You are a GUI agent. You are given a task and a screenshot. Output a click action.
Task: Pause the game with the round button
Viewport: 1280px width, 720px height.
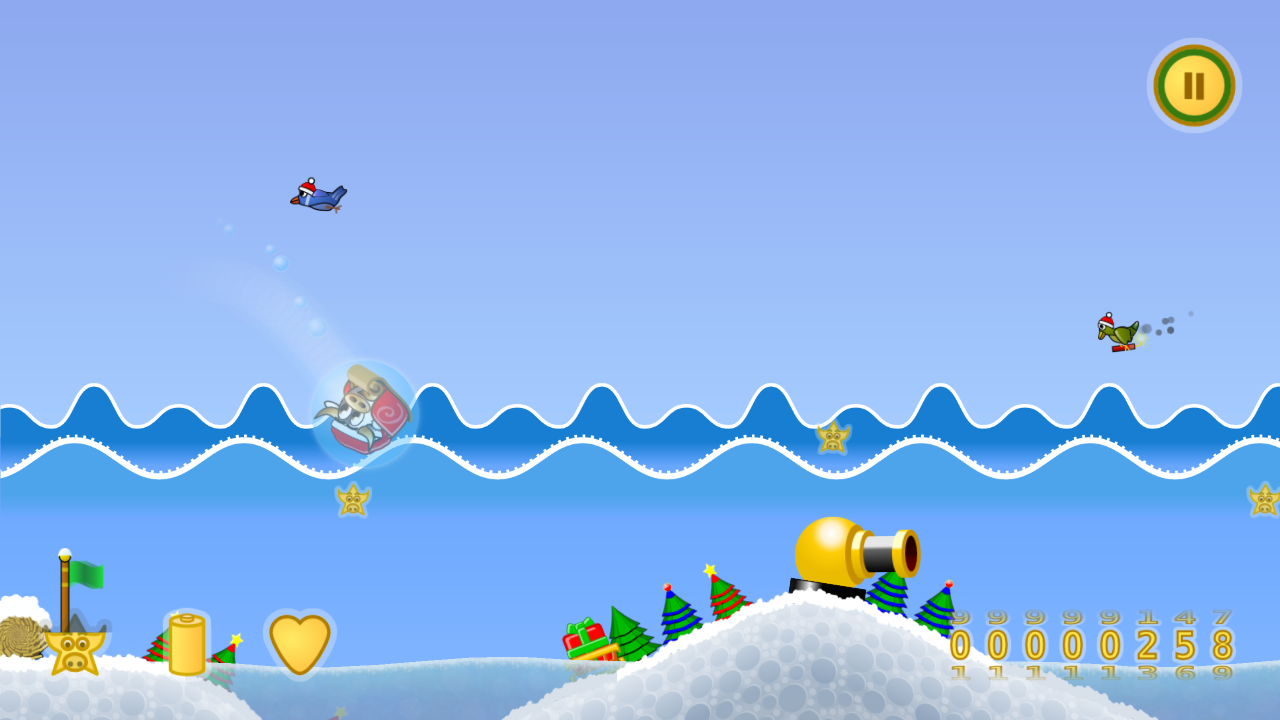pyautogui.click(x=1194, y=86)
